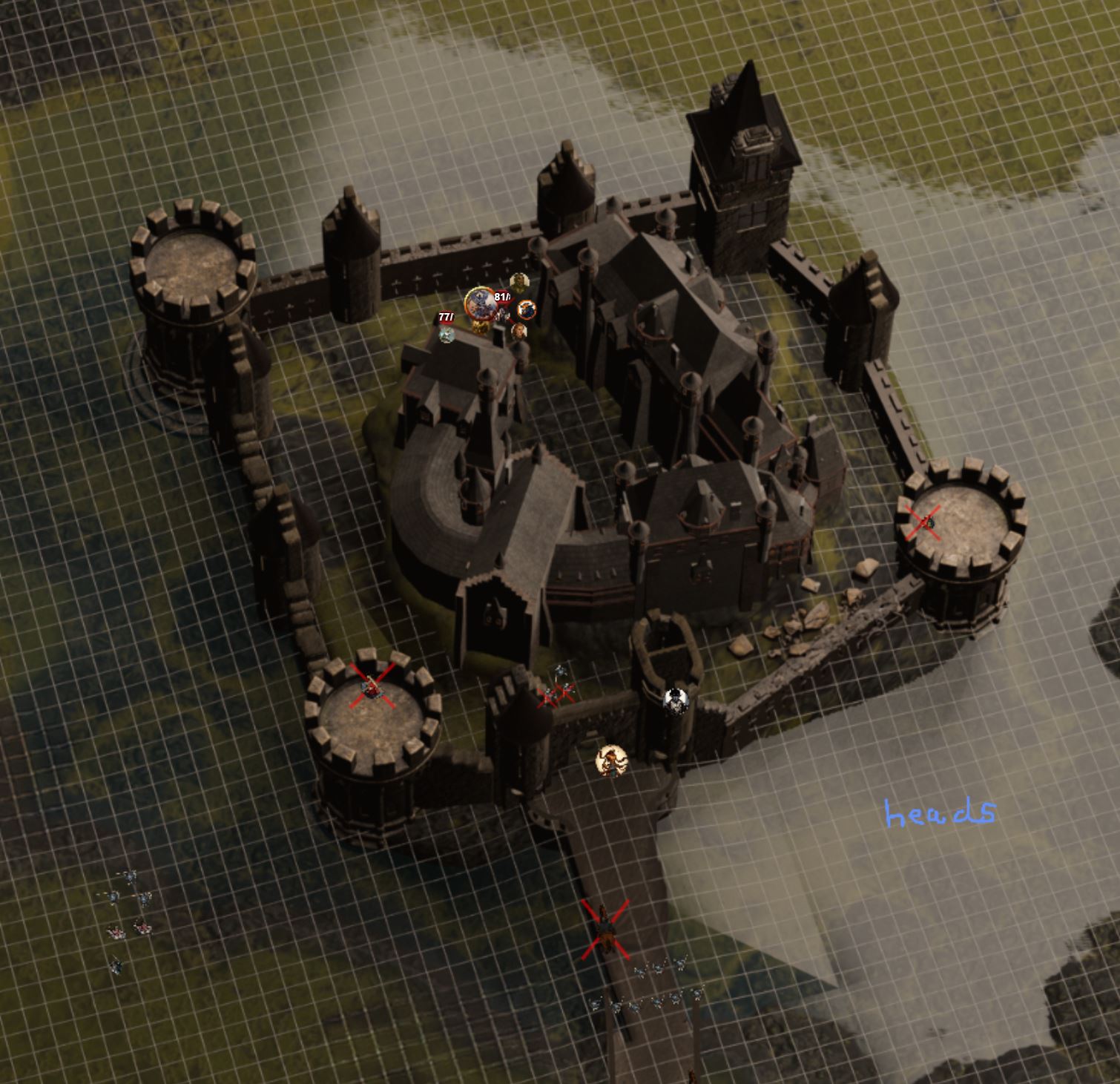Select the large blue token with gold ring
This screenshot has height=1084, width=1120.
tap(481, 302)
